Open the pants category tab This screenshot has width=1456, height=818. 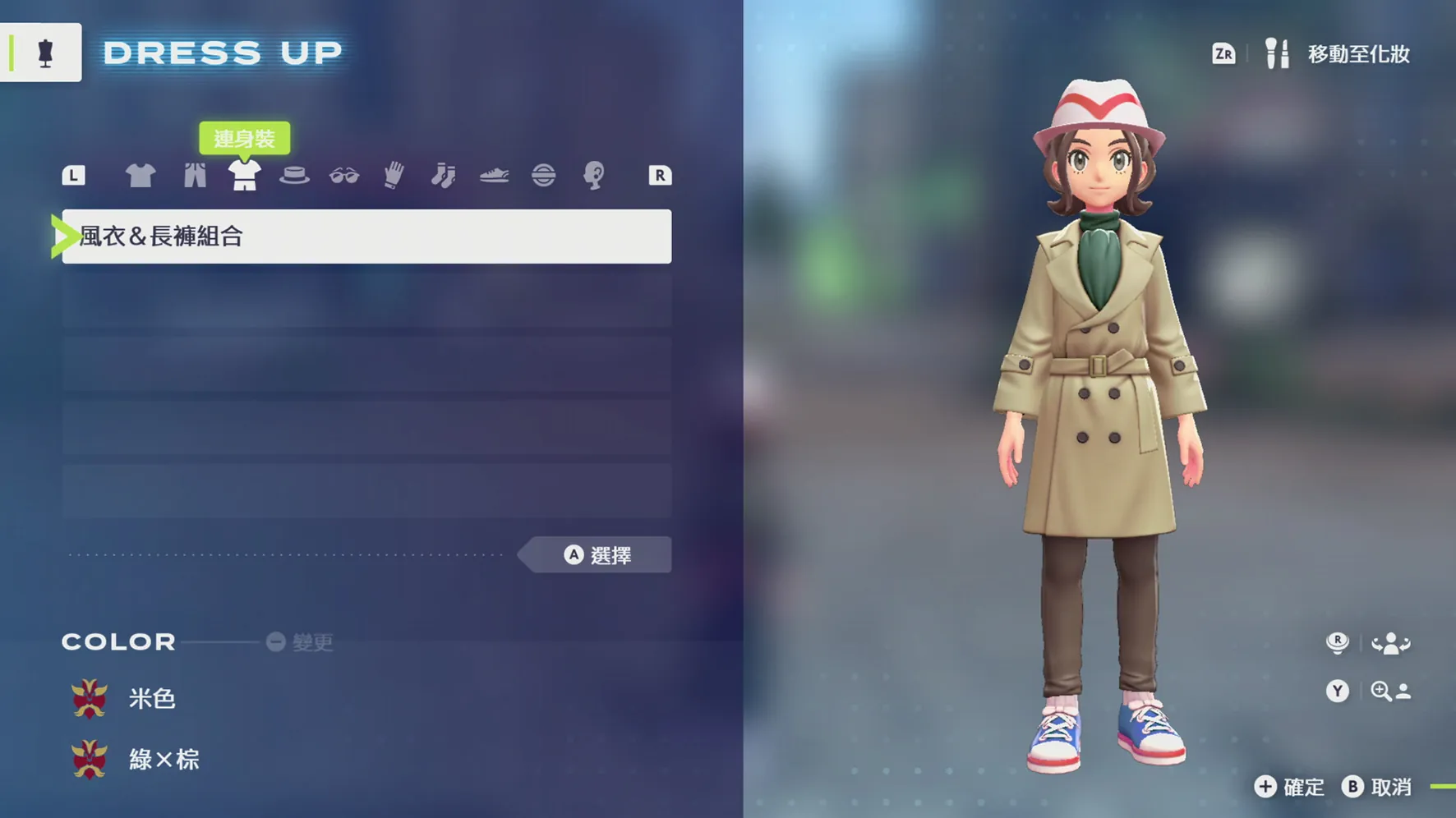[x=195, y=175]
